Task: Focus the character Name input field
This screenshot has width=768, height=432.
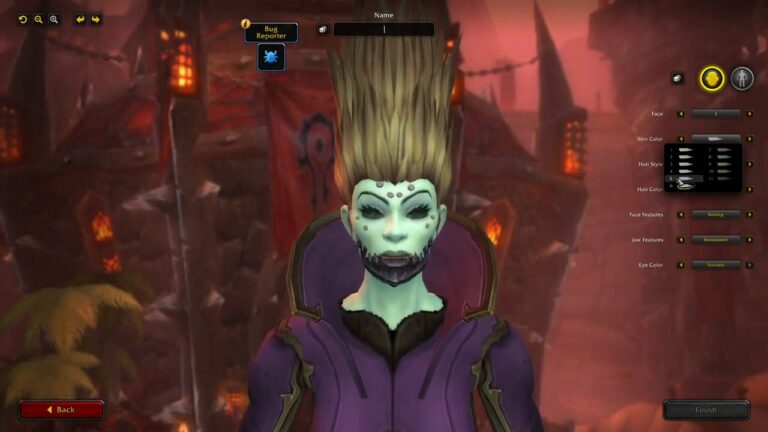Action: click(x=384, y=30)
